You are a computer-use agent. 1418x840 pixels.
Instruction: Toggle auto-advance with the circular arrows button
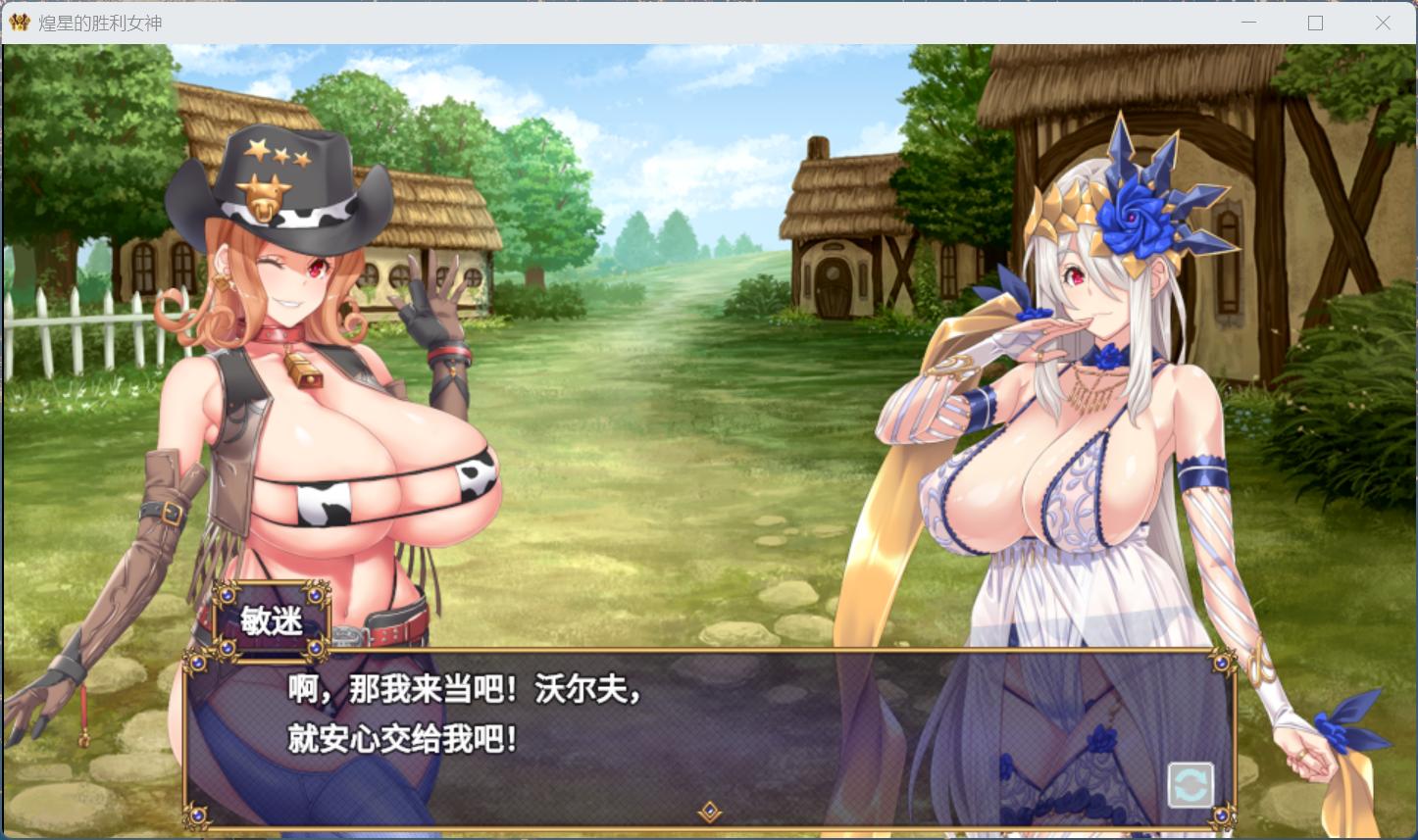click(1191, 784)
